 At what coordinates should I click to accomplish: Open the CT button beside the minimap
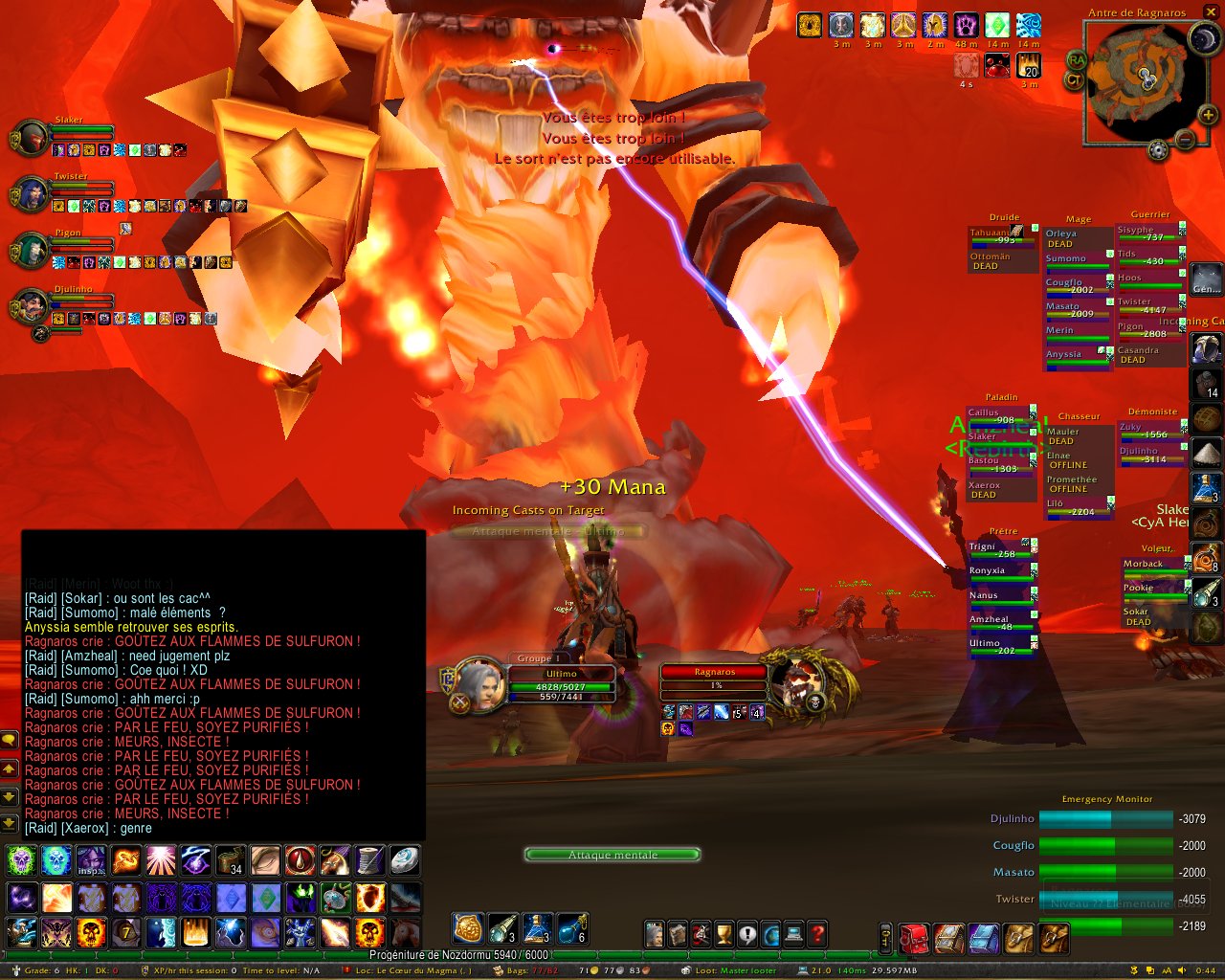[x=1076, y=80]
